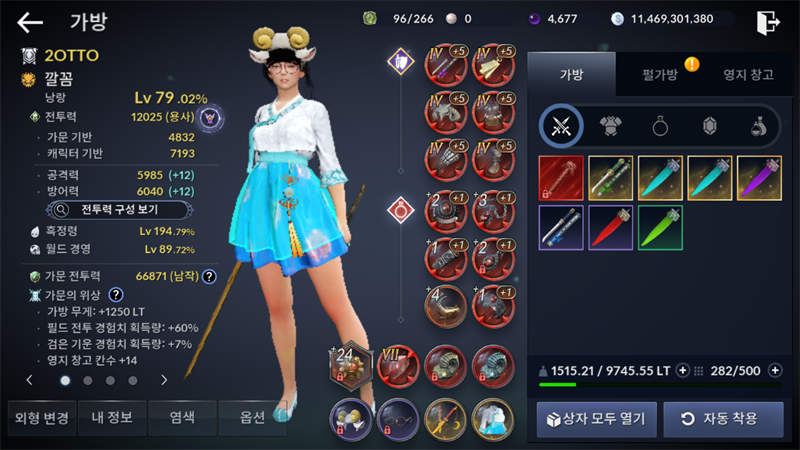Open the 염색 dye menu
800x450 pixels.
tap(183, 417)
